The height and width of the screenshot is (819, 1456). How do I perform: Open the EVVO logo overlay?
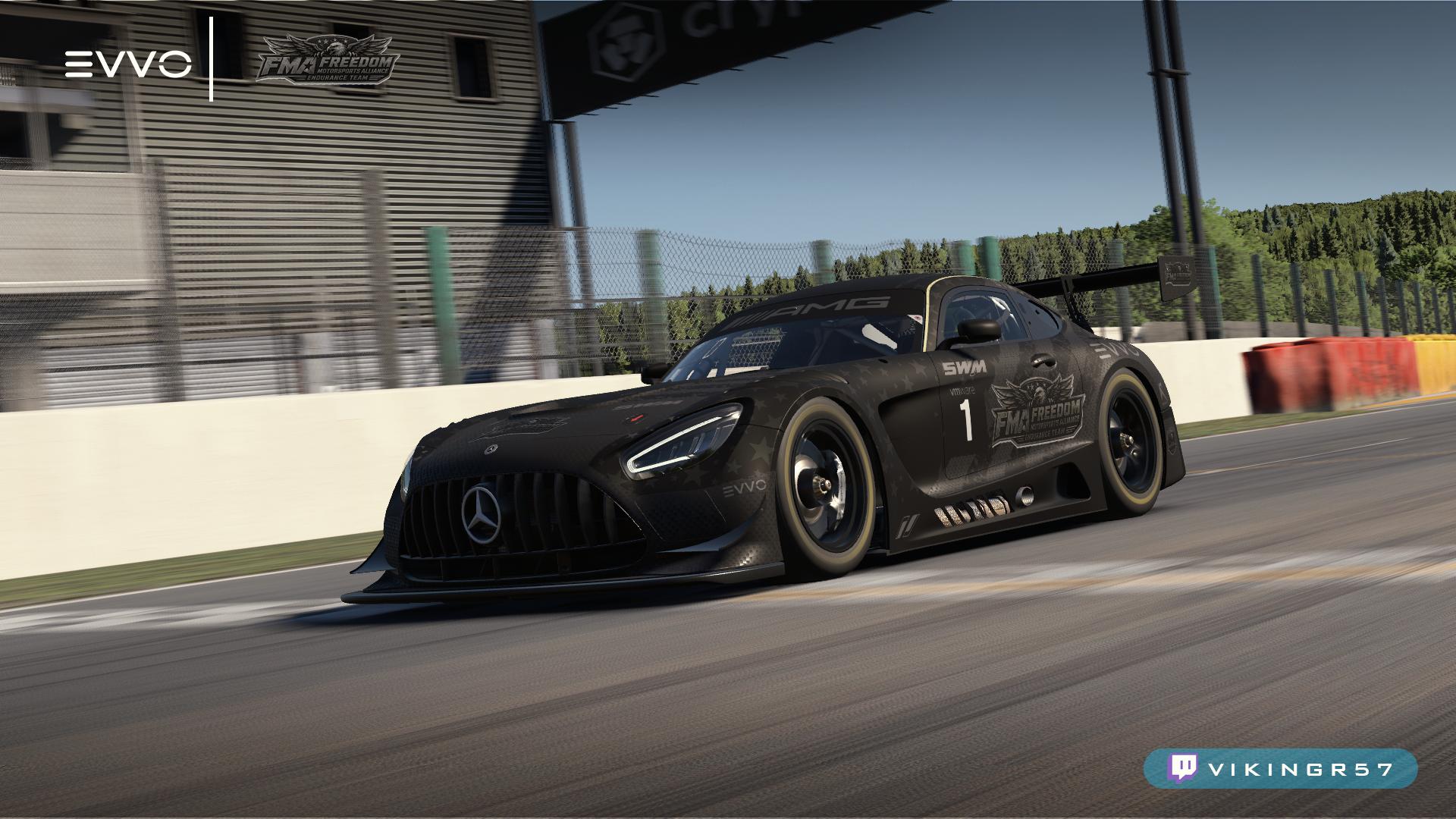click(x=127, y=64)
